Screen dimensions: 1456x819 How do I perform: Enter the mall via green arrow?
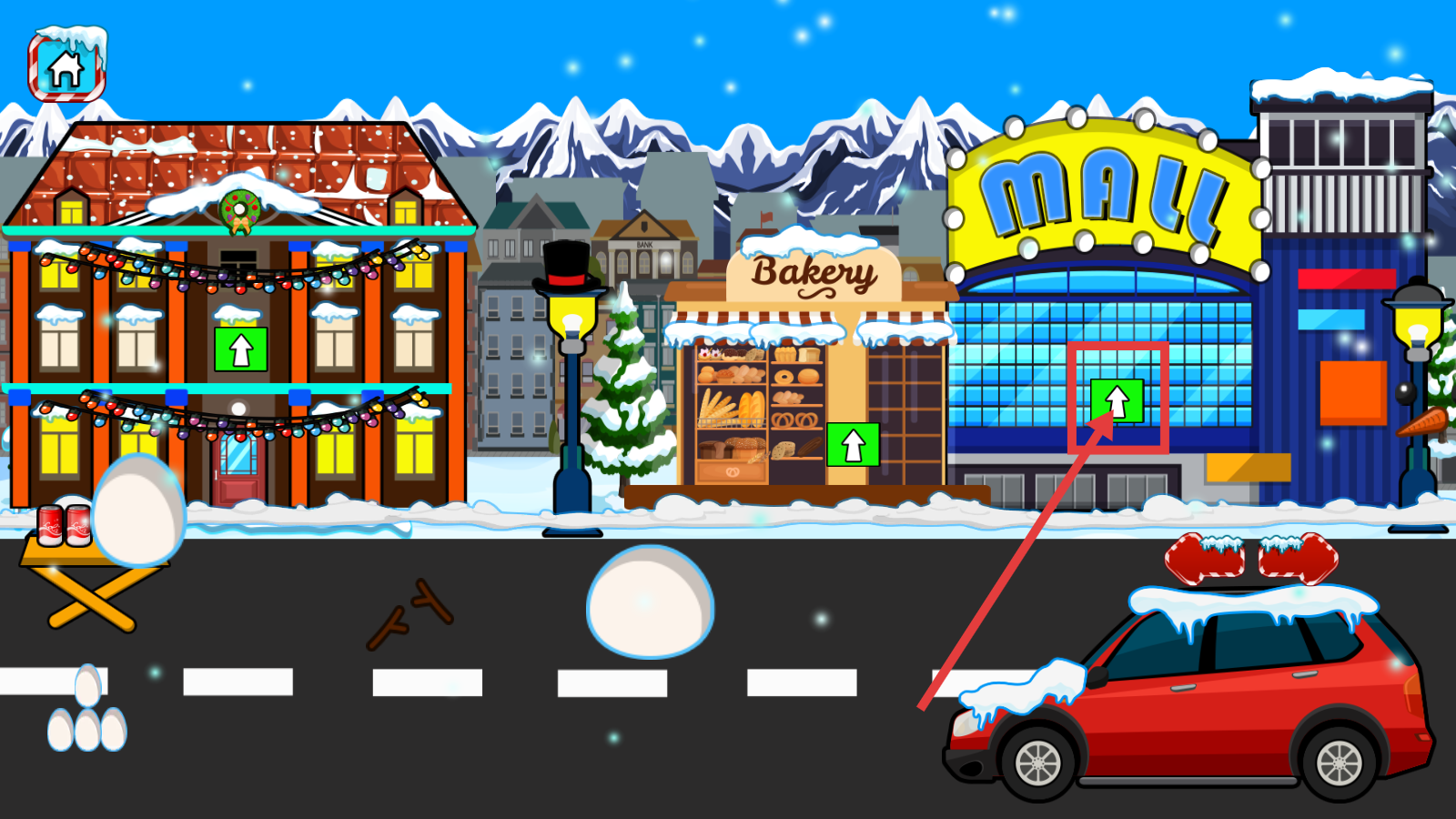[x=1117, y=400]
